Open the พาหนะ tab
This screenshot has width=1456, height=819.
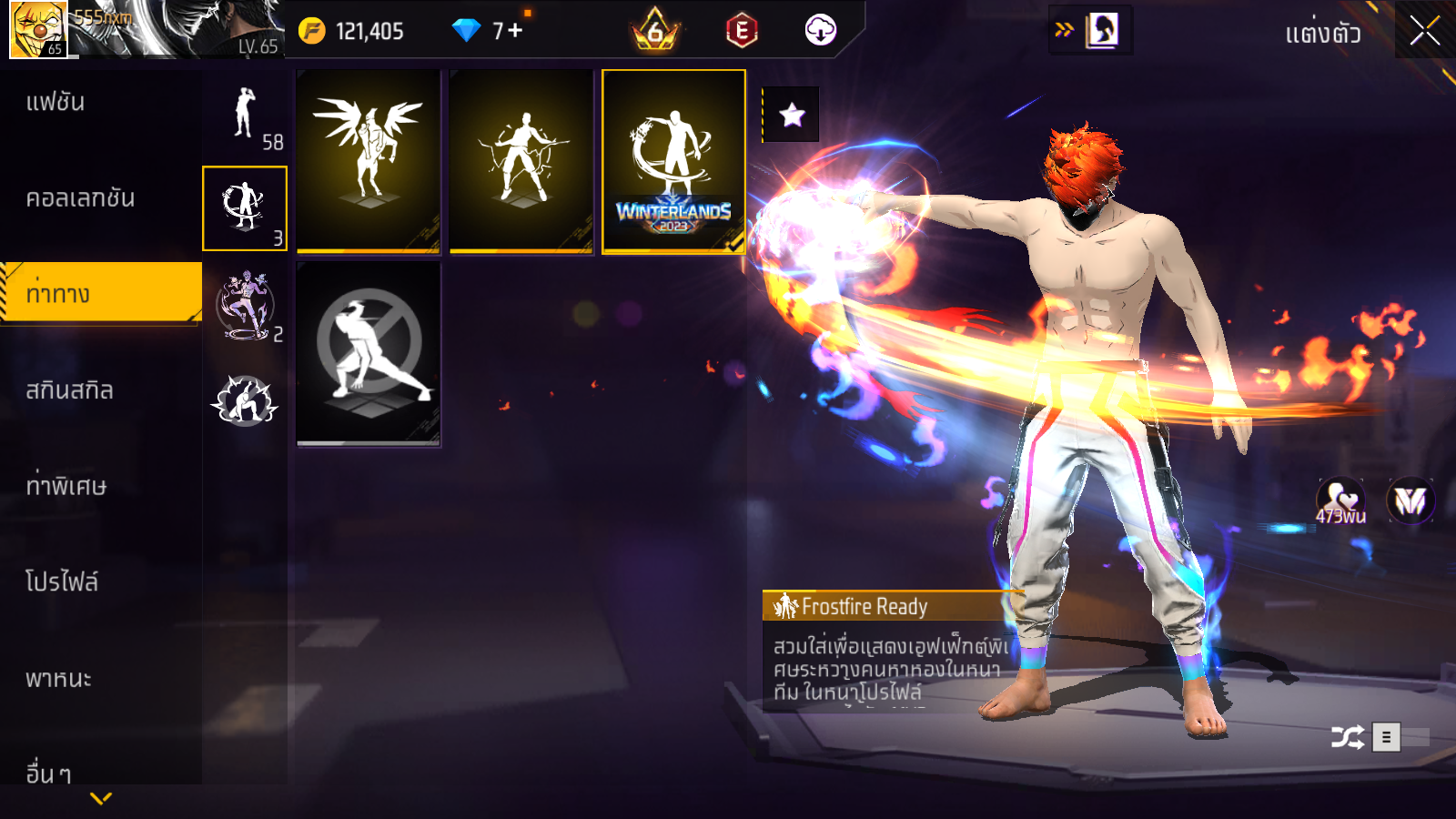coord(59,679)
